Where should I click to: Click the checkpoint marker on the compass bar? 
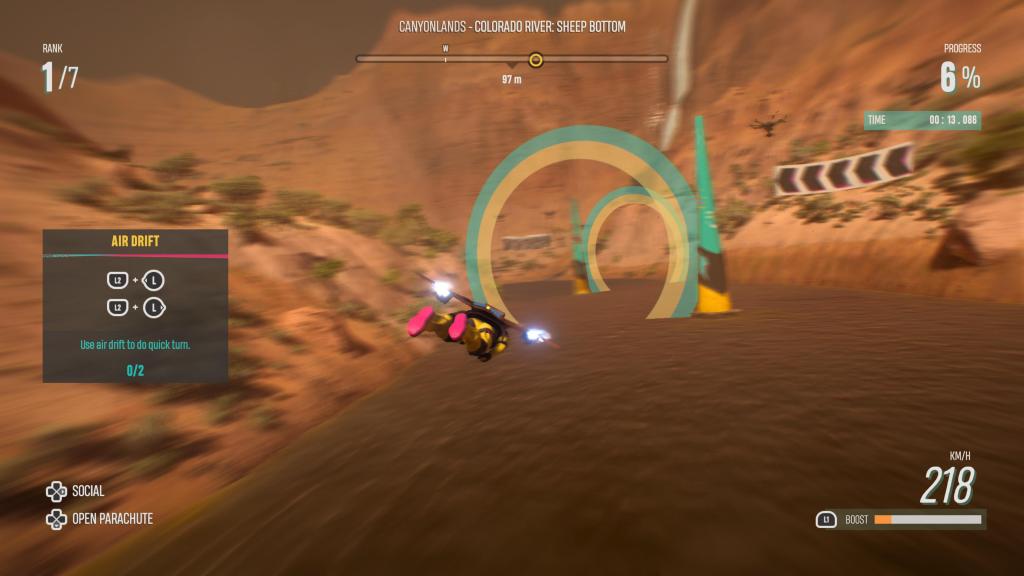[536, 60]
